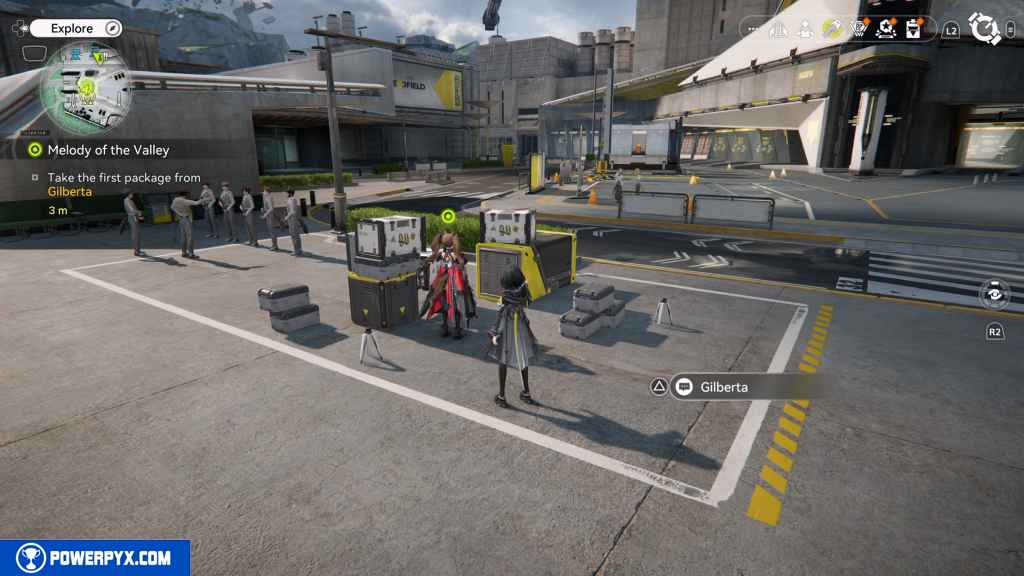Viewport: 1024px width, 576px height.
Task: Open the three-dots more menu
Action: tap(754, 29)
